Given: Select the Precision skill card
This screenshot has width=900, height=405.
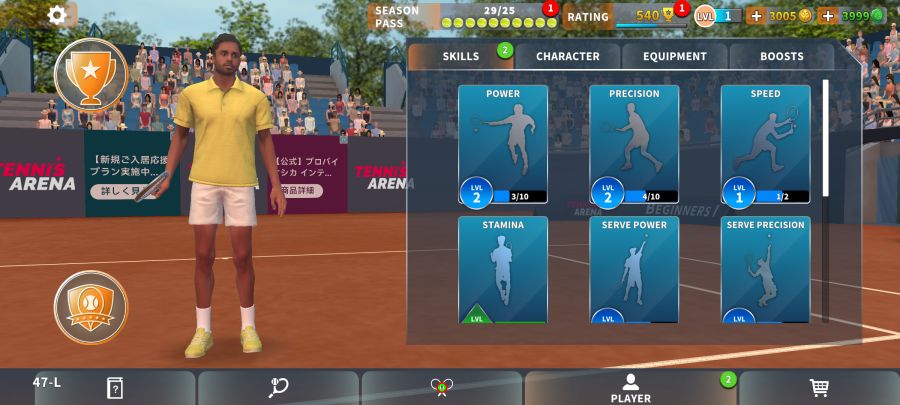Looking at the screenshot, I should [634, 145].
